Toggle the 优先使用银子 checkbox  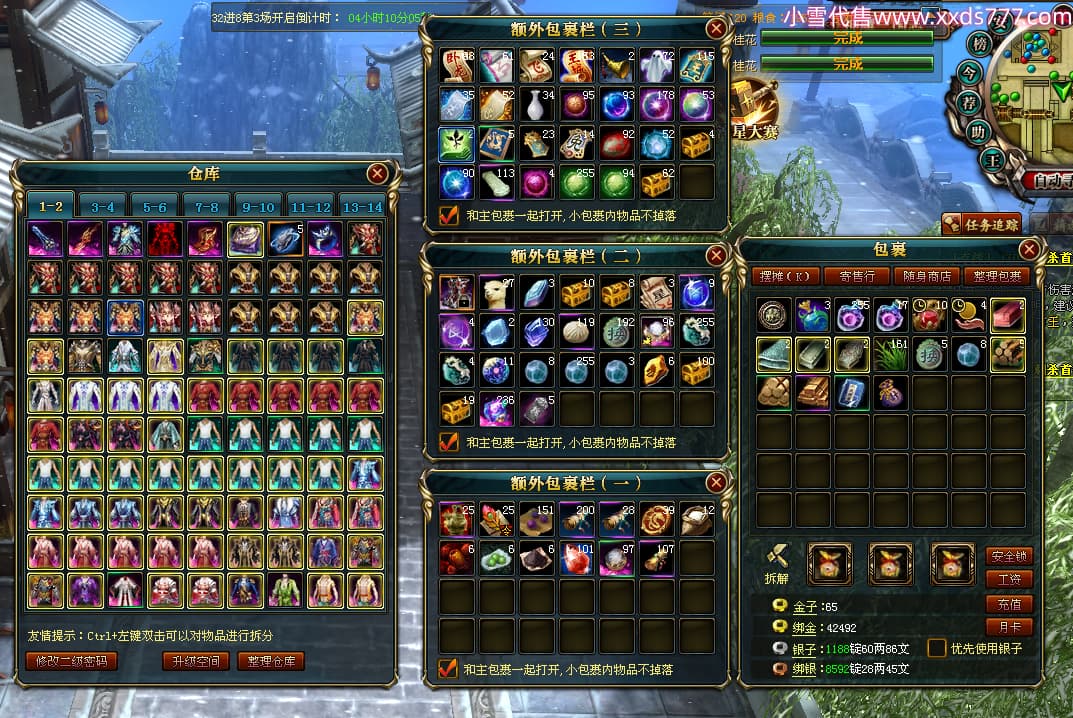click(x=936, y=648)
